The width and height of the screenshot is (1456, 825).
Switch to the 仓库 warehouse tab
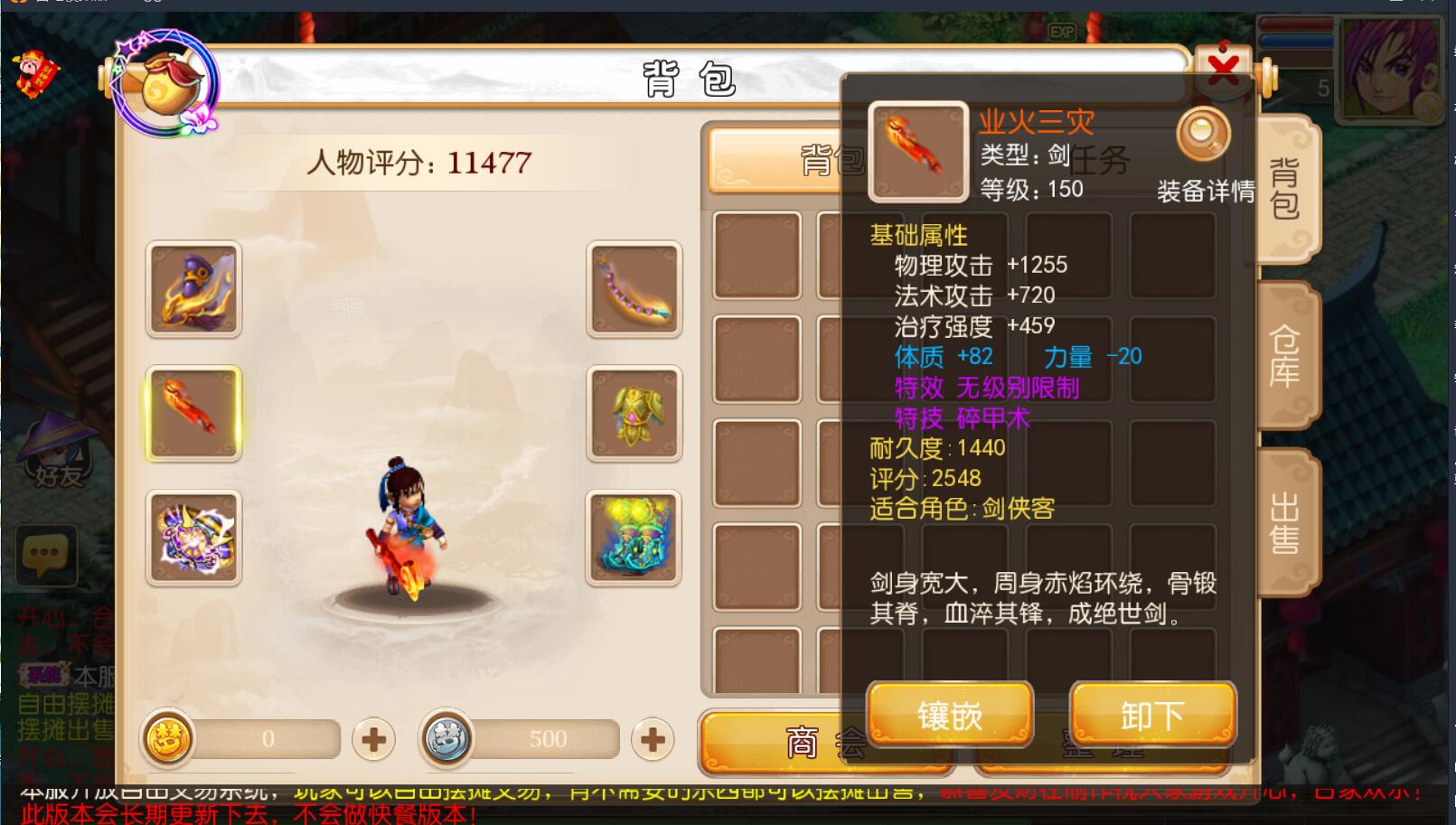[1284, 356]
